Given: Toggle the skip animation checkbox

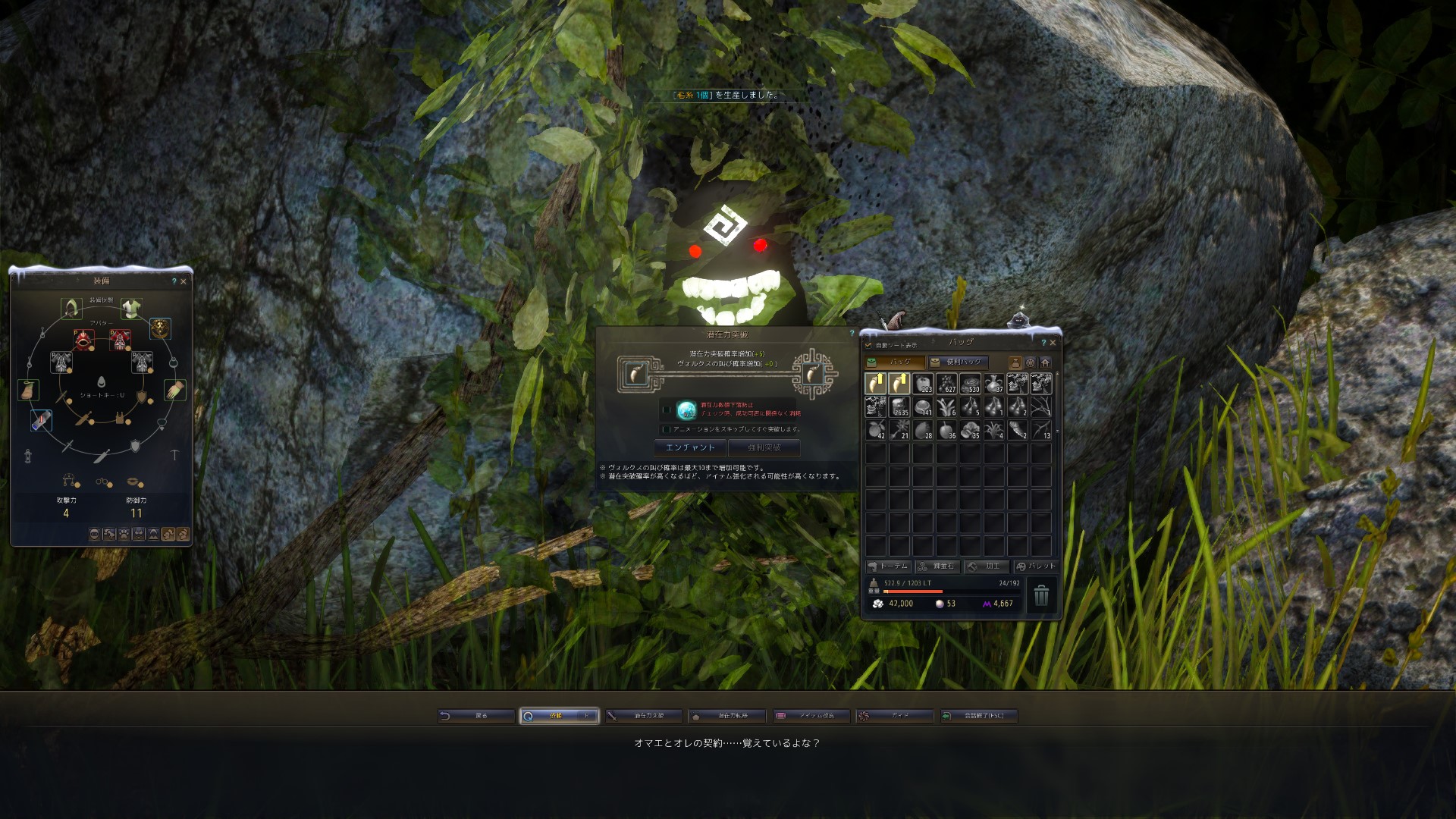Looking at the screenshot, I should tap(667, 429).
